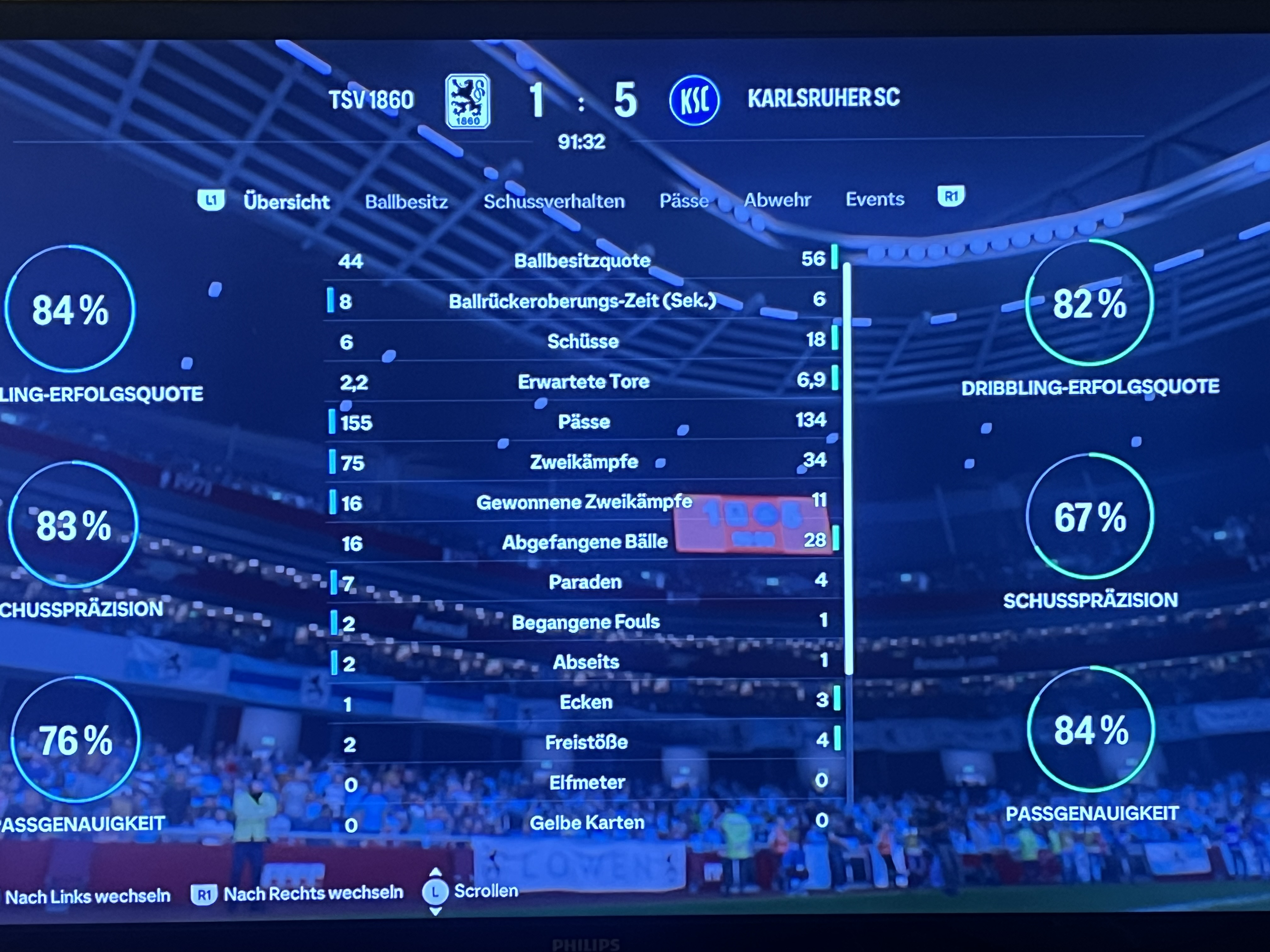Viewport: 1270px width, 952px height.
Task: Open the Events tab
Action: pyautogui.click(x=874, y=199)
